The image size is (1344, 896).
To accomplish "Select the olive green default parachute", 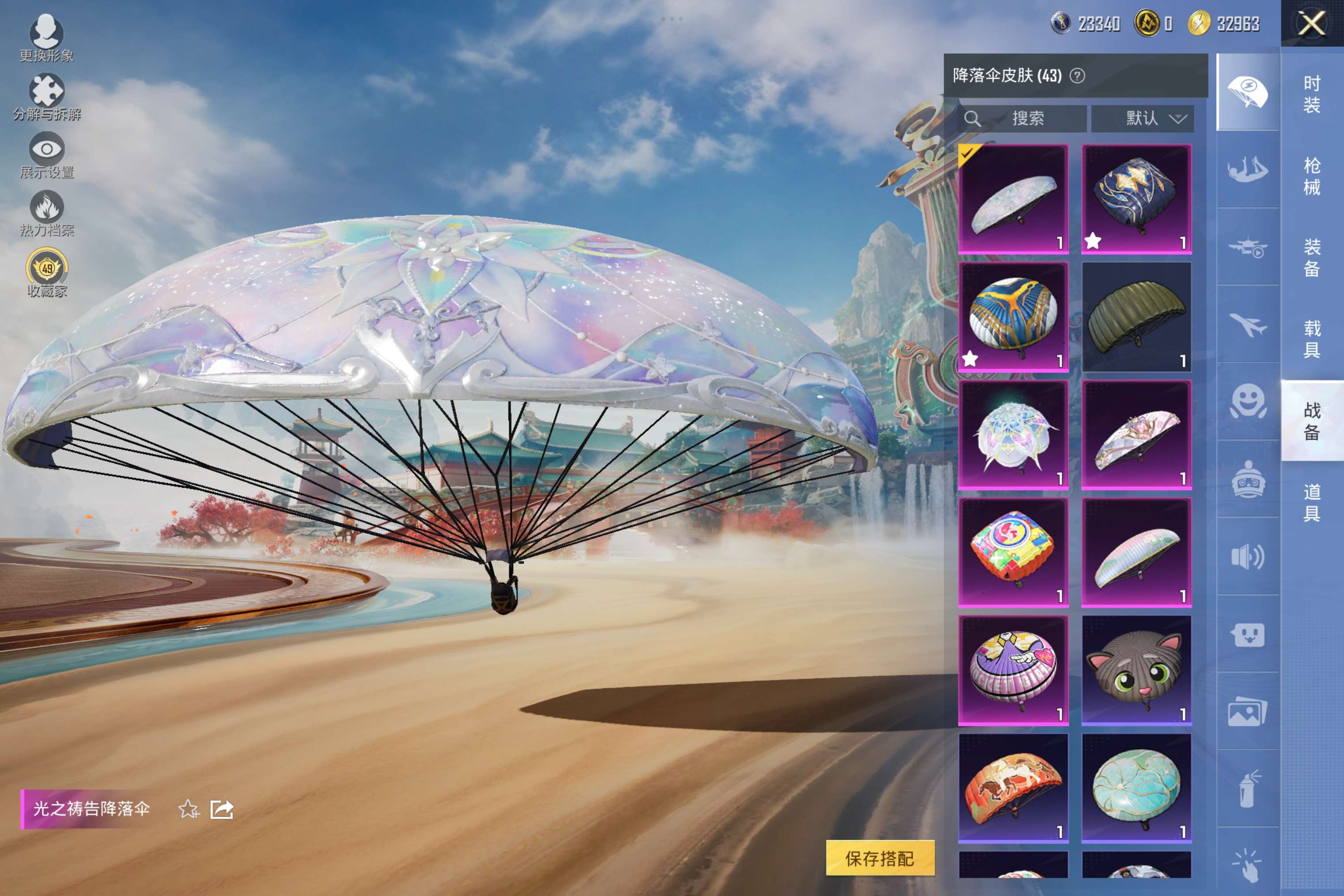I will 1137,317.
